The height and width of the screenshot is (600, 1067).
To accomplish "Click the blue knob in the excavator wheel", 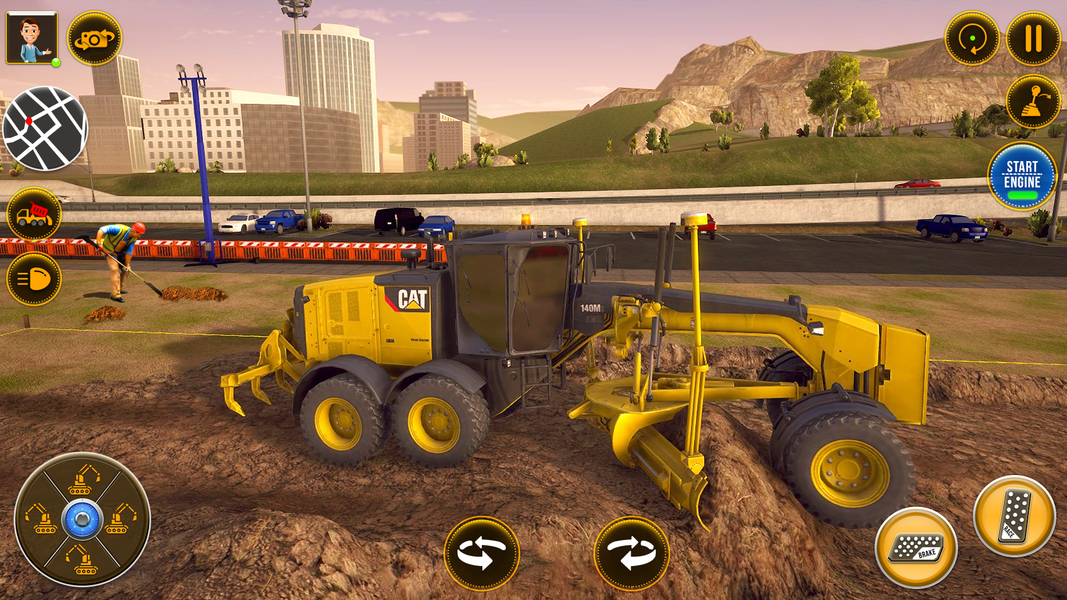I will [x=81, y=519].
